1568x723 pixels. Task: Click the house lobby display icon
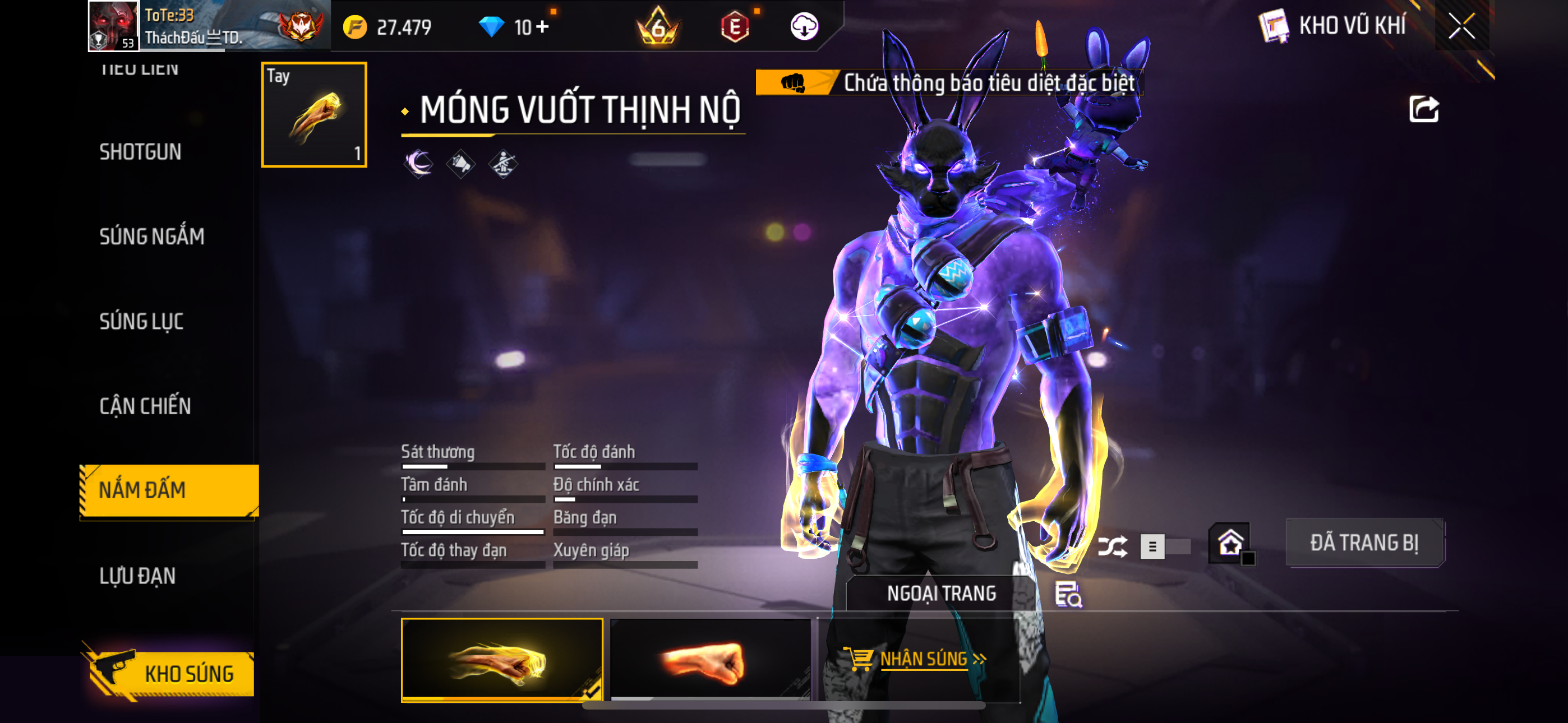coord(1230,543)
